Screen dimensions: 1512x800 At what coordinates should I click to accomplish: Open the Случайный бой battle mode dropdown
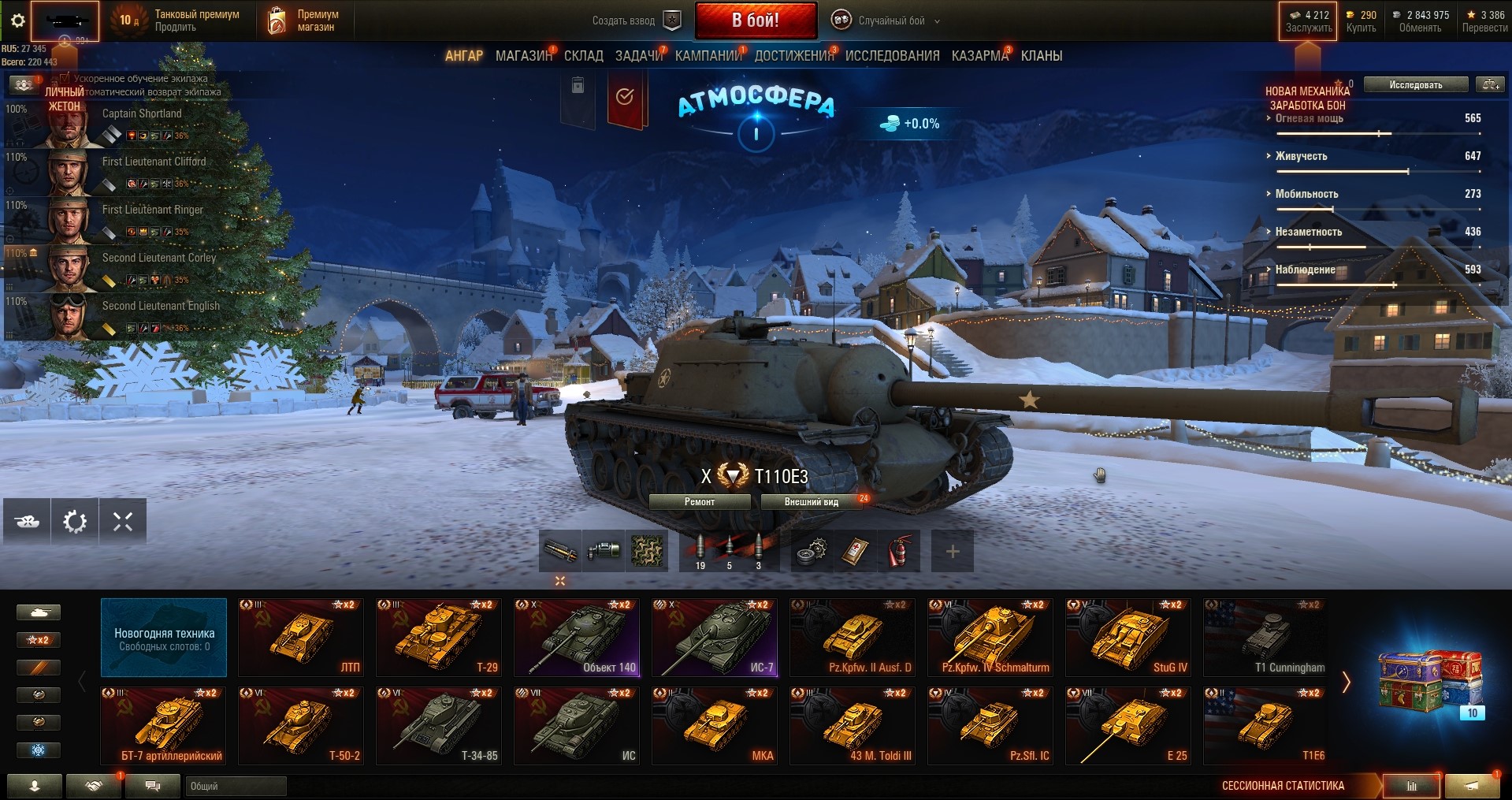click(x=891, y=21)
